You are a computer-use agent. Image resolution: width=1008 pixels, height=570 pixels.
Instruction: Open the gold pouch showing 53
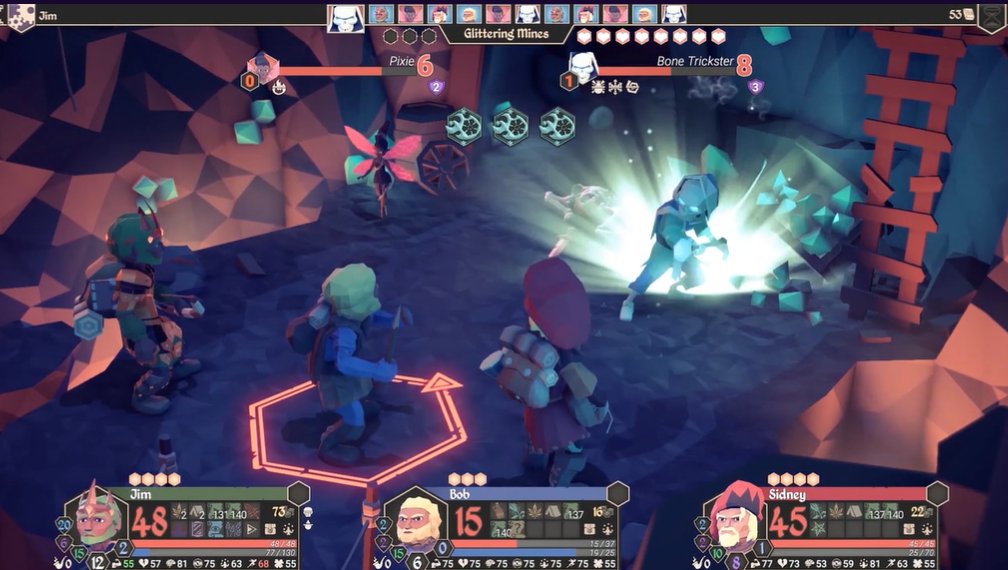(965, 14)
